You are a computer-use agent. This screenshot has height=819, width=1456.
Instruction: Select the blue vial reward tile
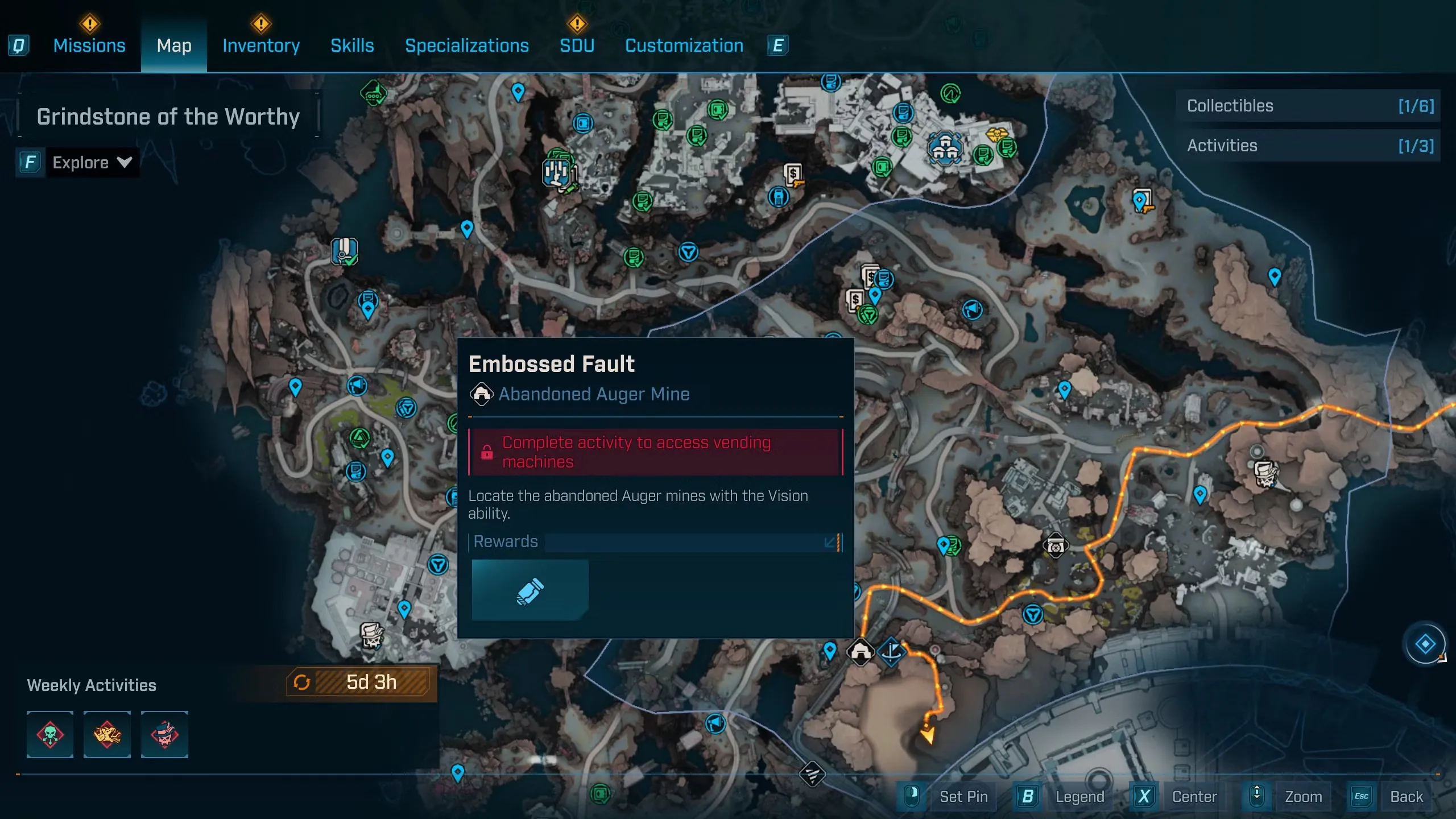pos(530,590)
